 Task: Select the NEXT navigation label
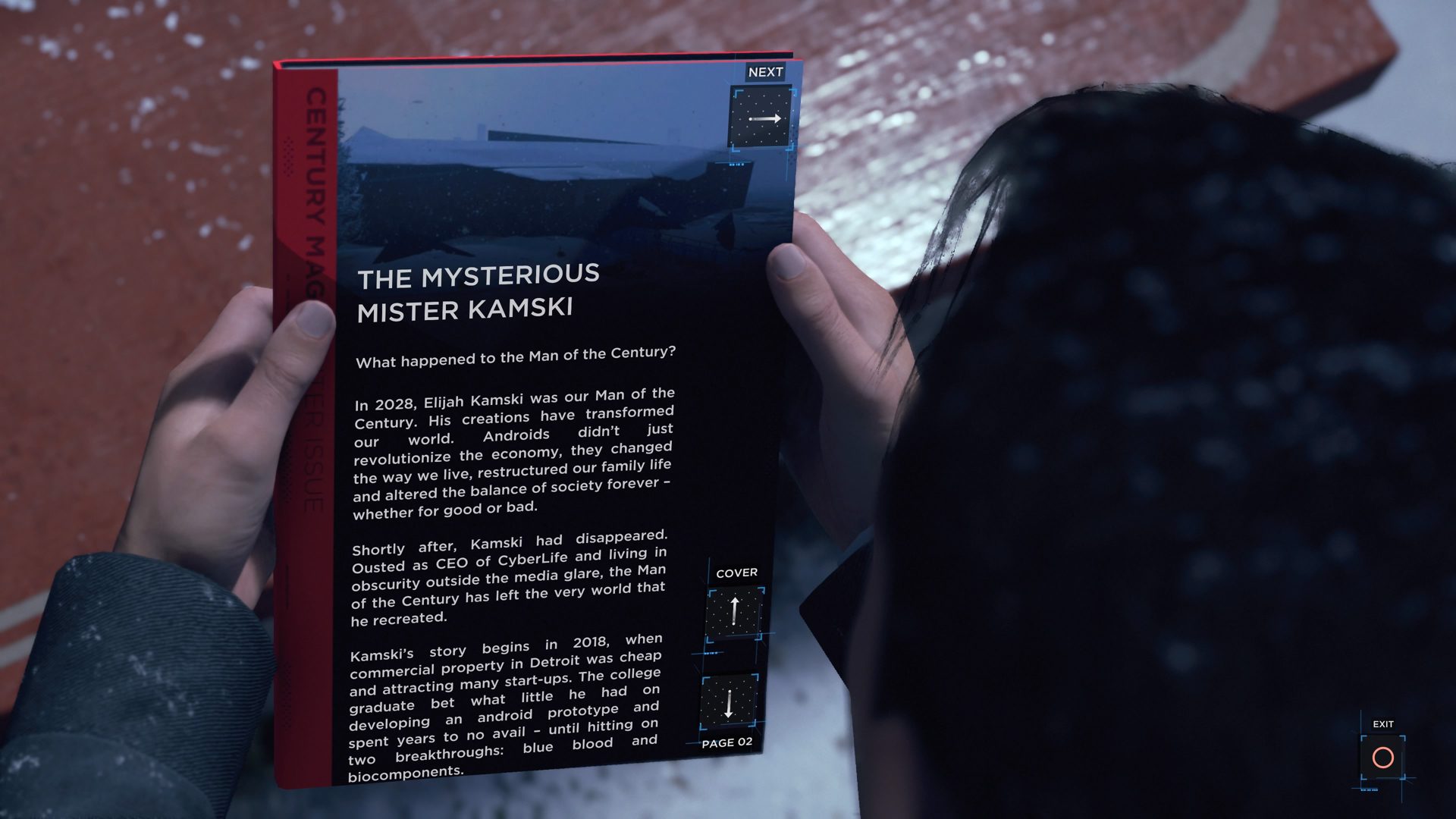764,72
